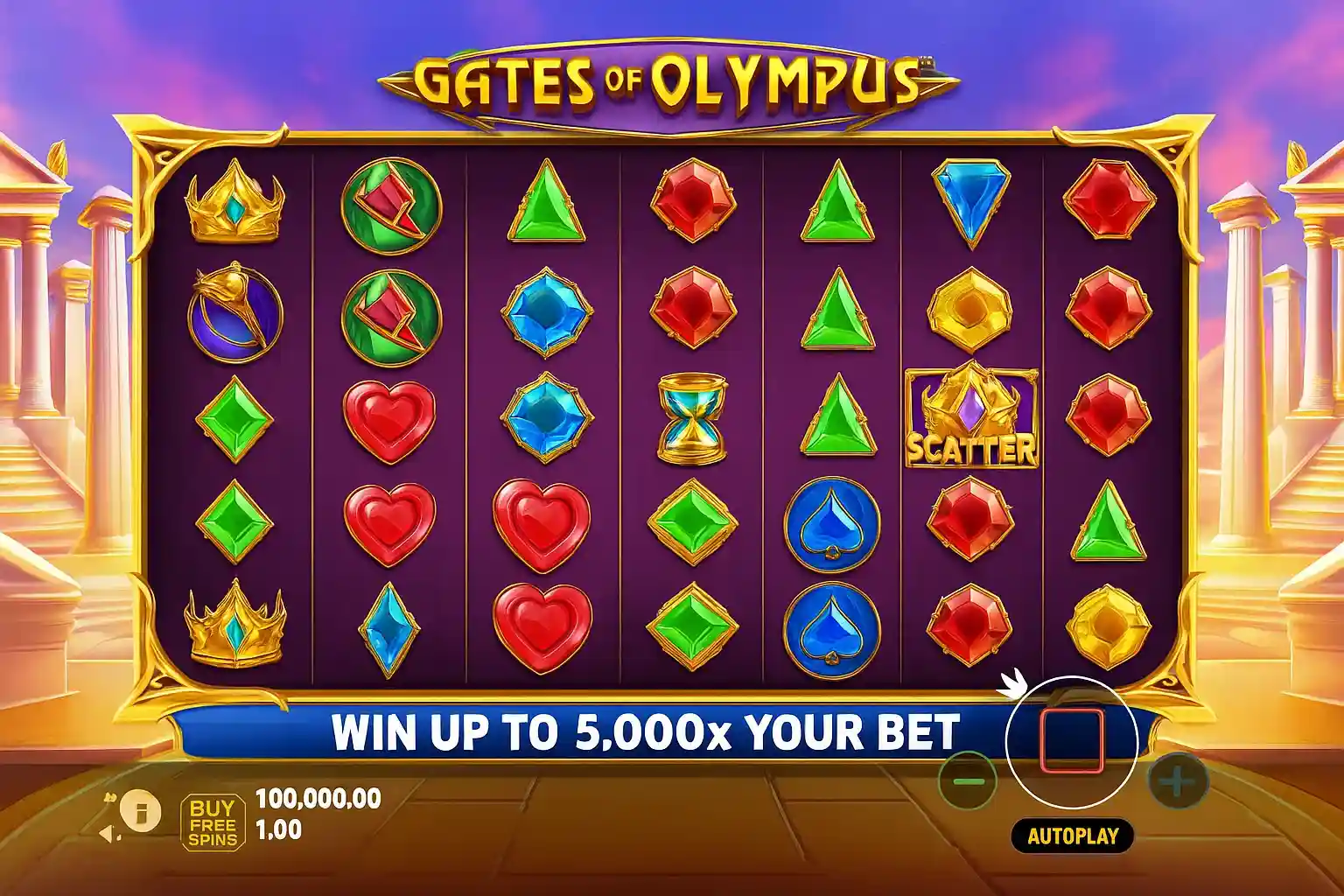The image size is (1344, 896).
Task: Mute the game sound with the speaker icon
Action: click(108, 832)
